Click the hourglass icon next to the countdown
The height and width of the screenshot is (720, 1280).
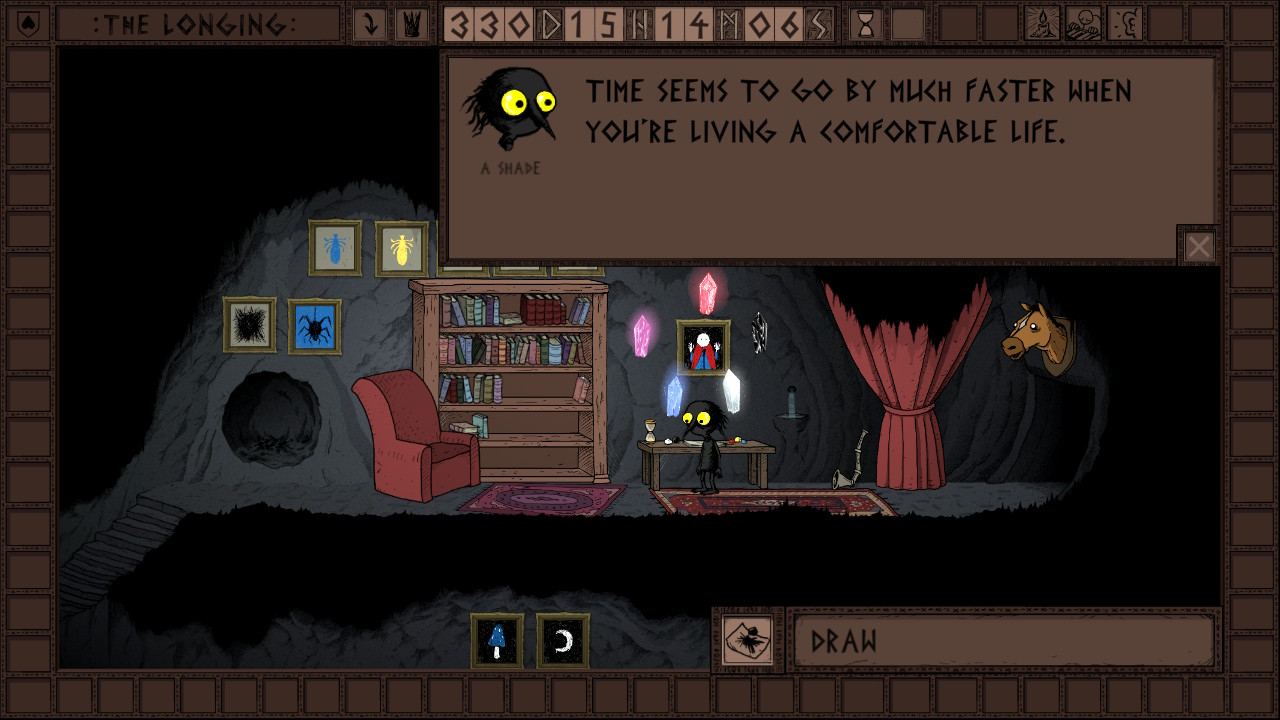pyautogui.click(x=866, y=25)
